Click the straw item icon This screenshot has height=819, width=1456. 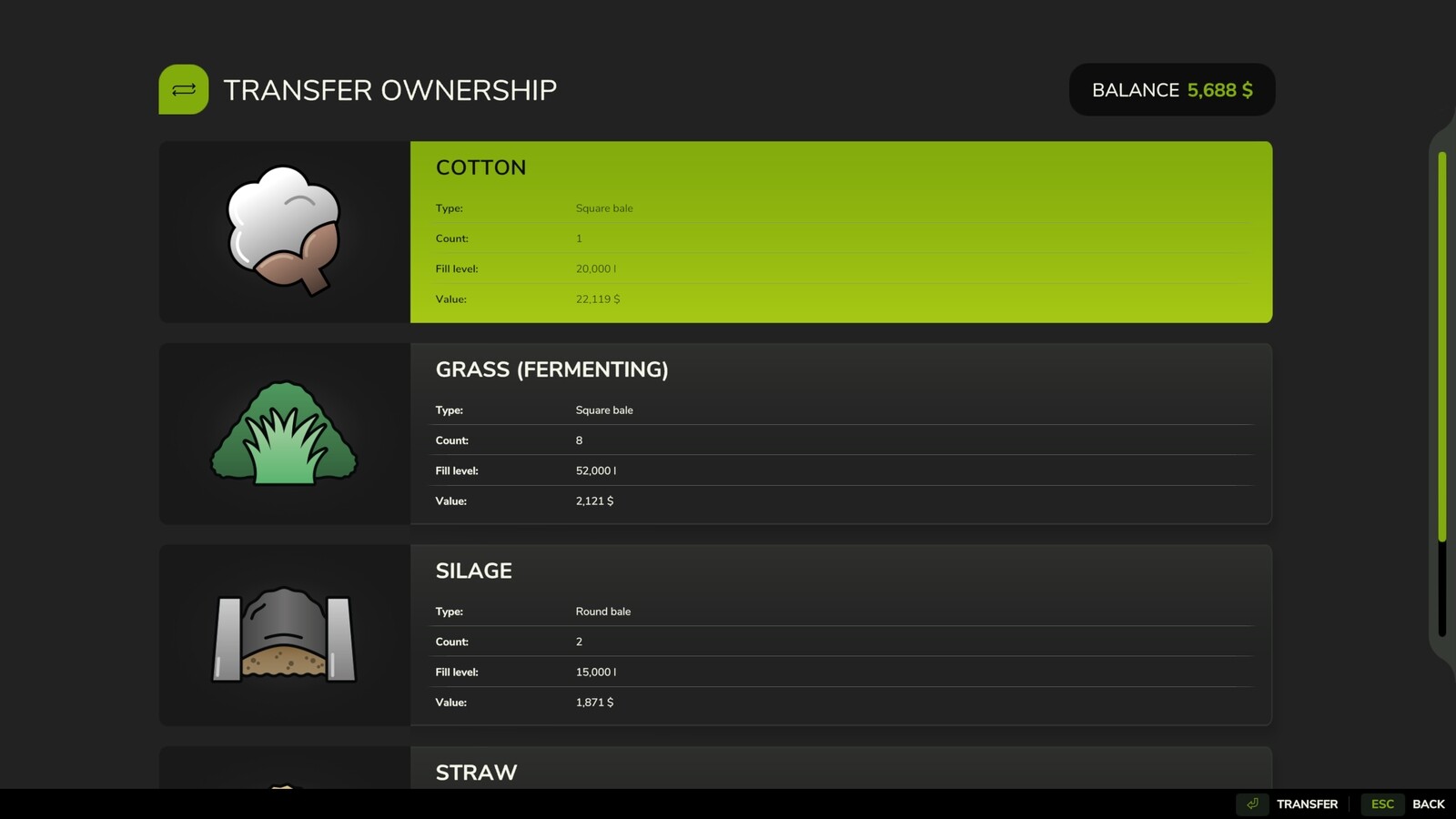[x=282, y=787]
